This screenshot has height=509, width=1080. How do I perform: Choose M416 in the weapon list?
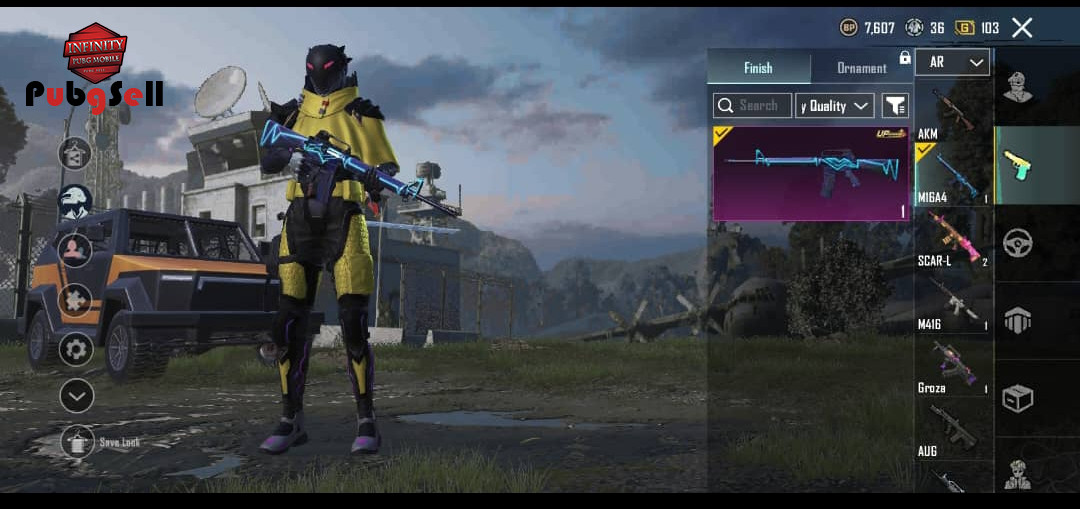tap(952, 305)
